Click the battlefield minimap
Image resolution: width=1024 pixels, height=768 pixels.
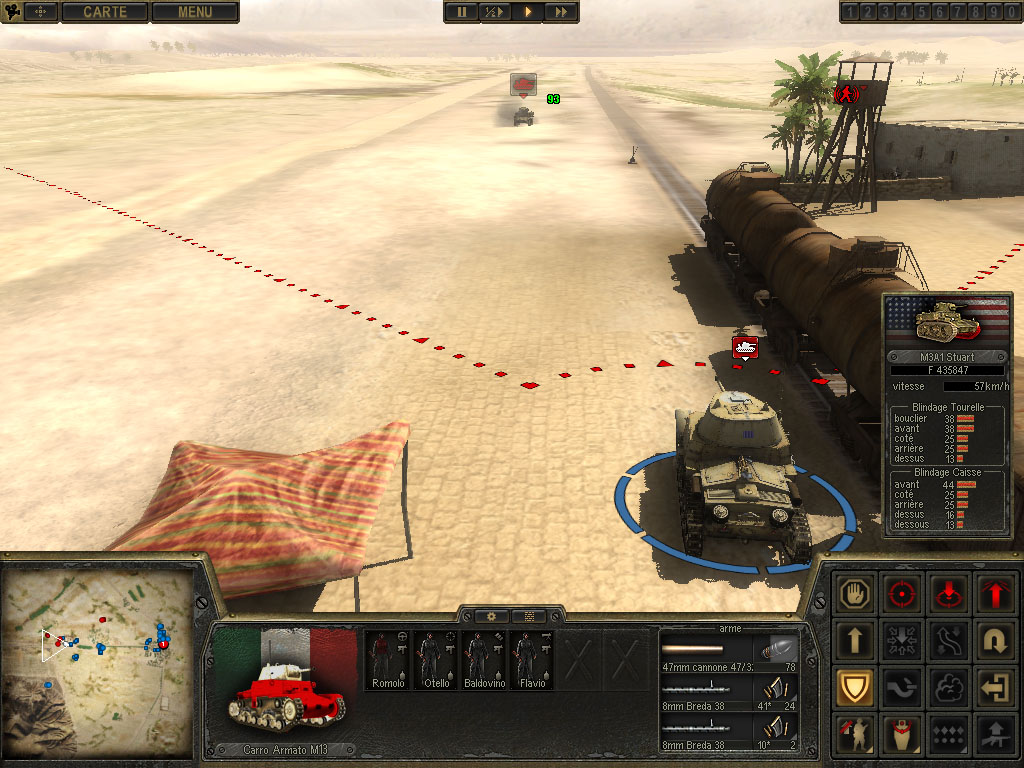click(x=98, y=662)
